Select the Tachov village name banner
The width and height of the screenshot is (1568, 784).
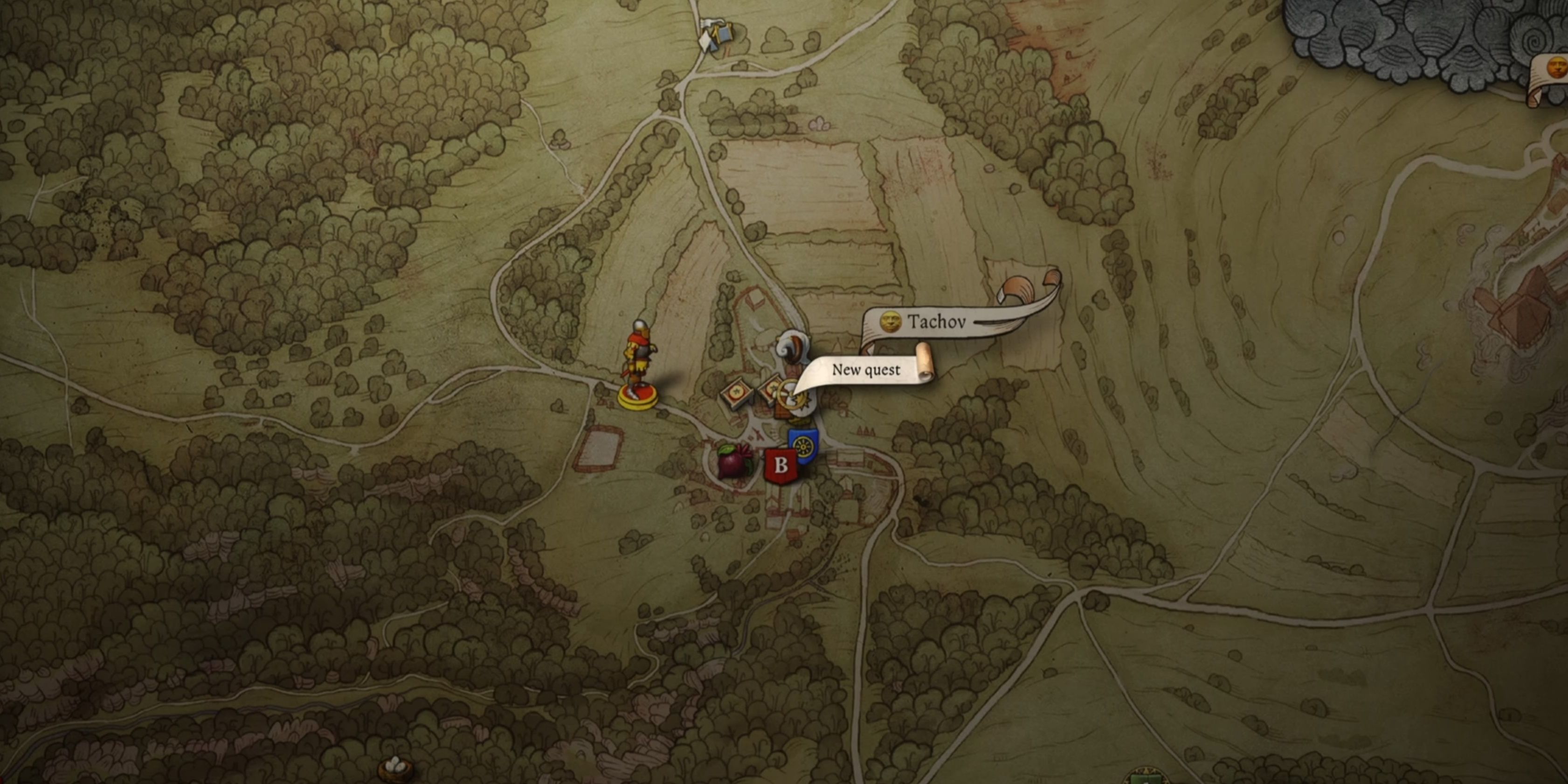coord(936,321)
